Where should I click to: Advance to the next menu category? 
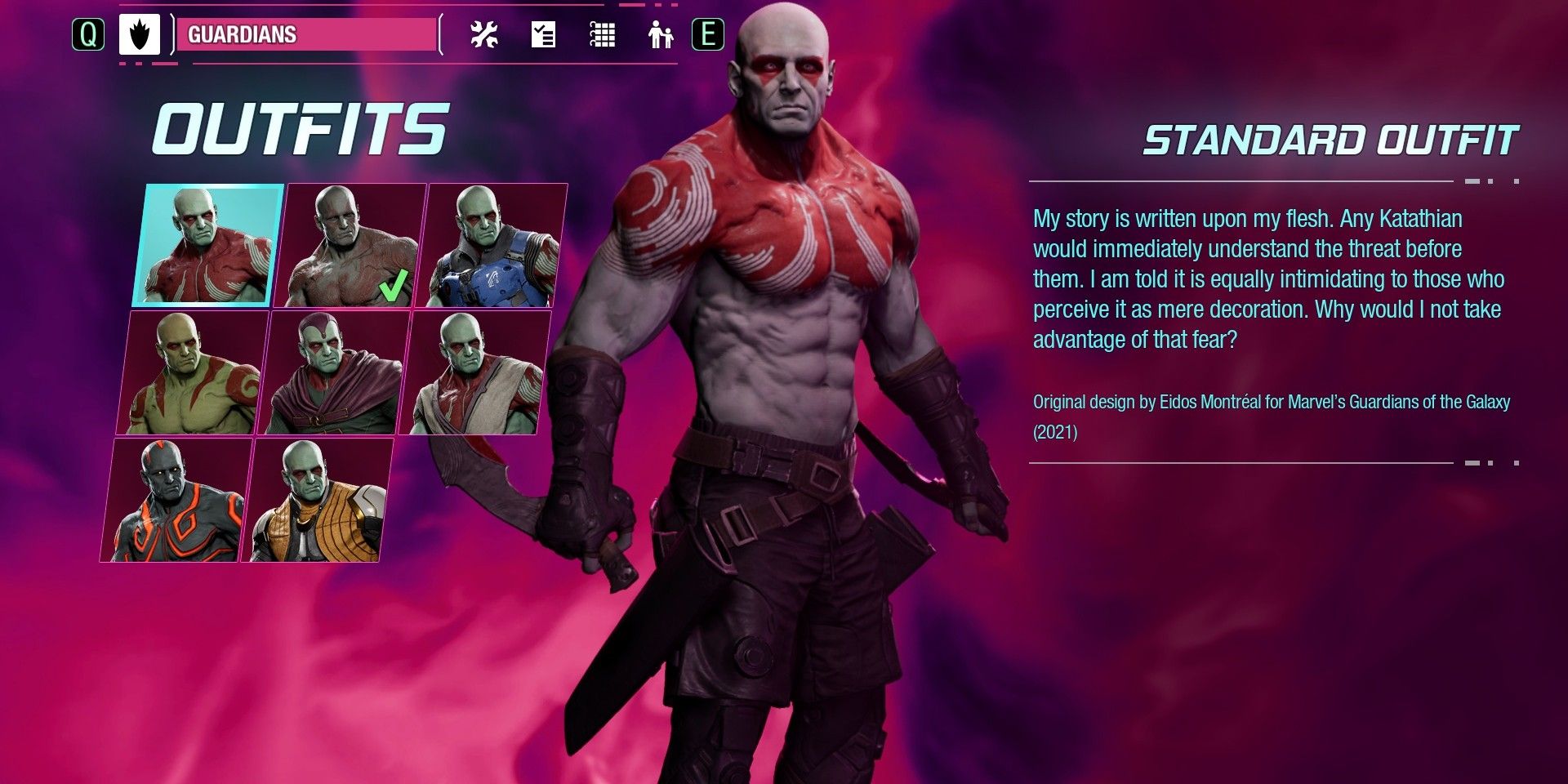tap(707, 34)
